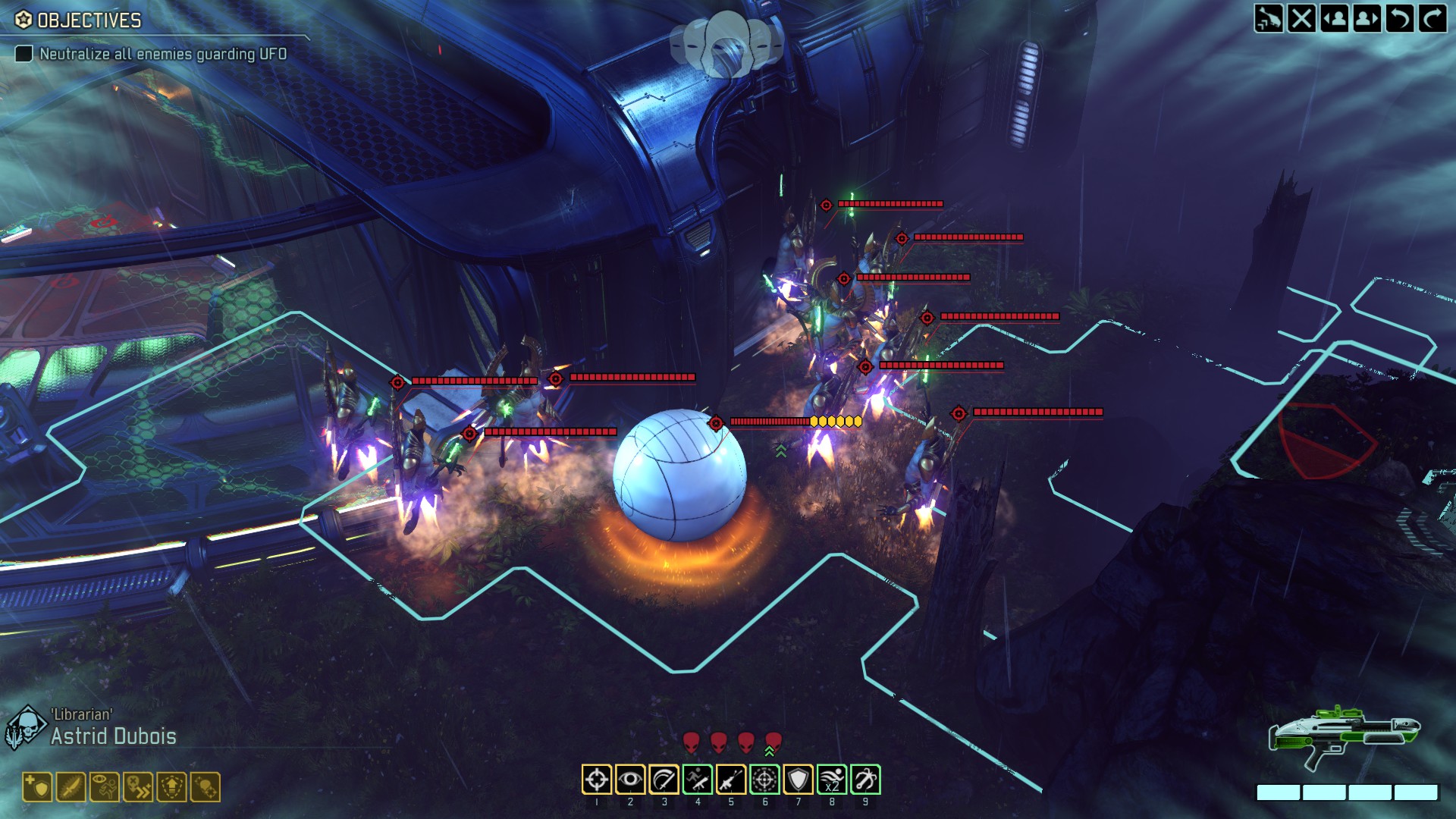Rotate camera with the right curved arrow
This screenshot has height=819, width=1456.
[1432, 18]
